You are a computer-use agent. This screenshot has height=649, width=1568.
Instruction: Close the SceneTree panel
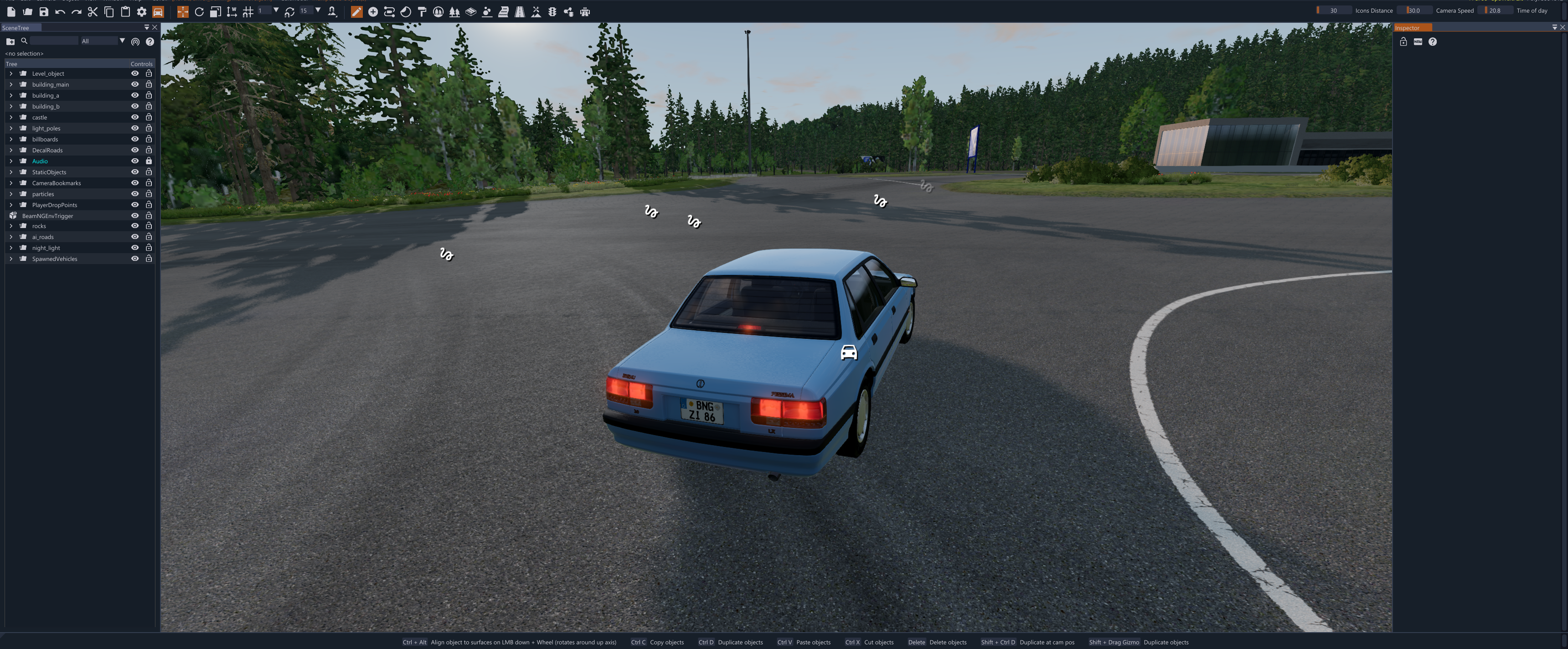coord(155,27)
